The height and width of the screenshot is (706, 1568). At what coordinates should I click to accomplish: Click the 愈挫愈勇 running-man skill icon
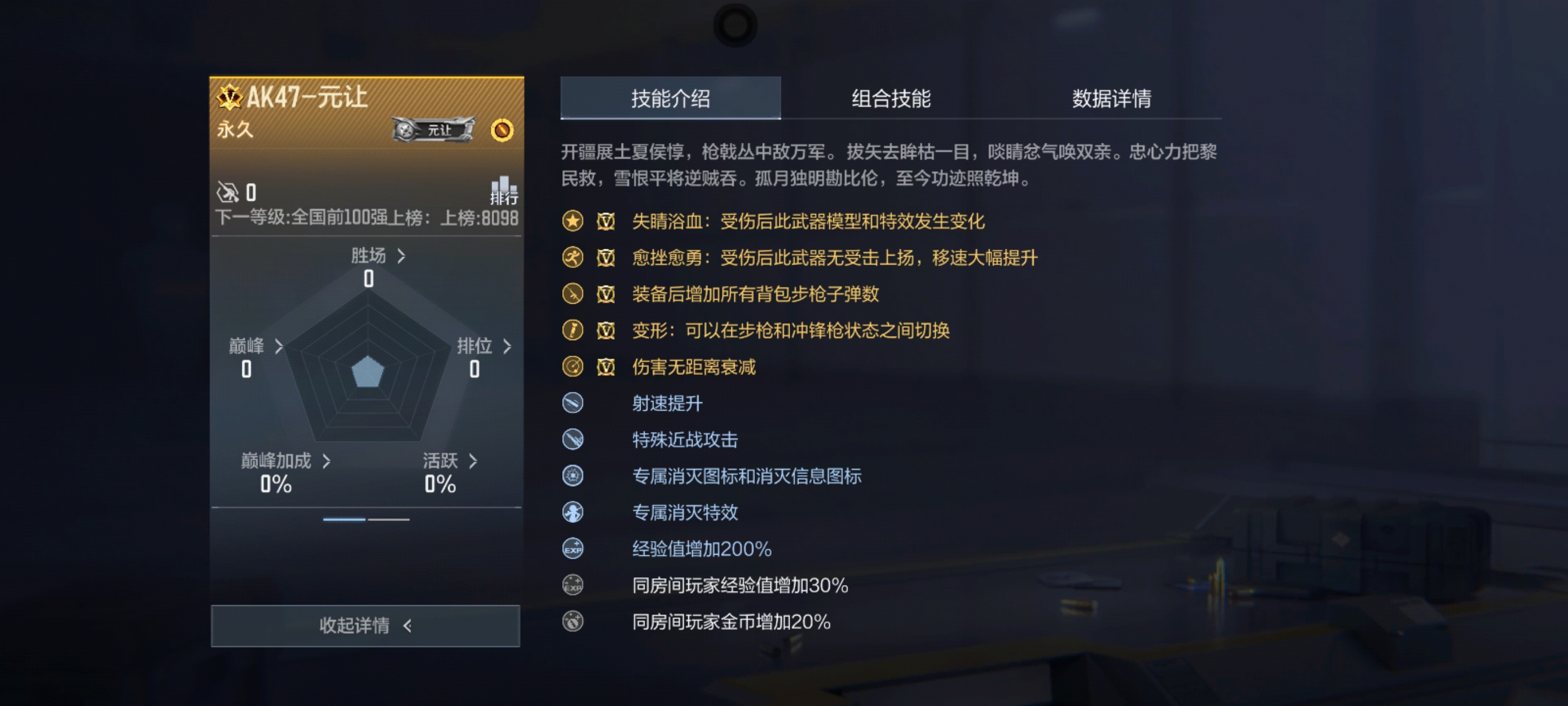[572, 258]
